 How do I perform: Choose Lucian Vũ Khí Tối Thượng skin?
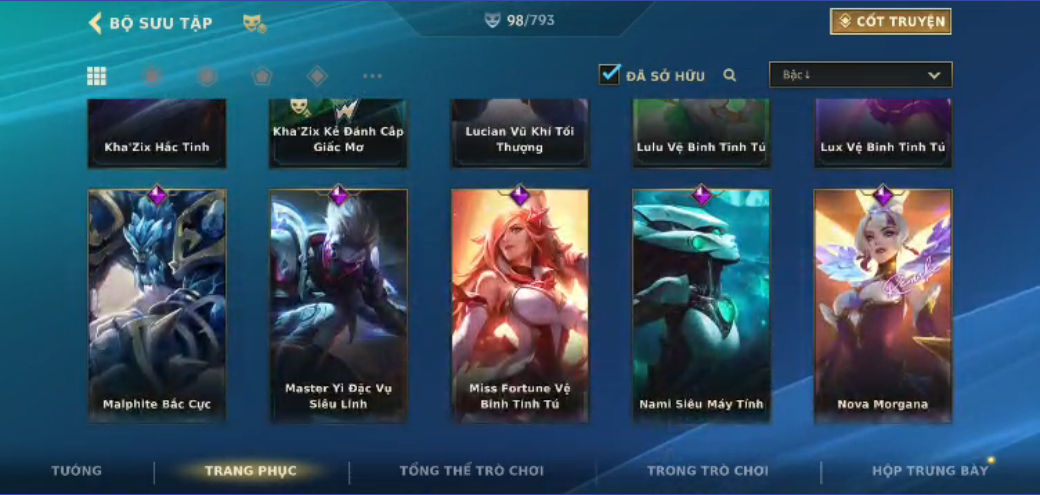click(x=520, y=135)
